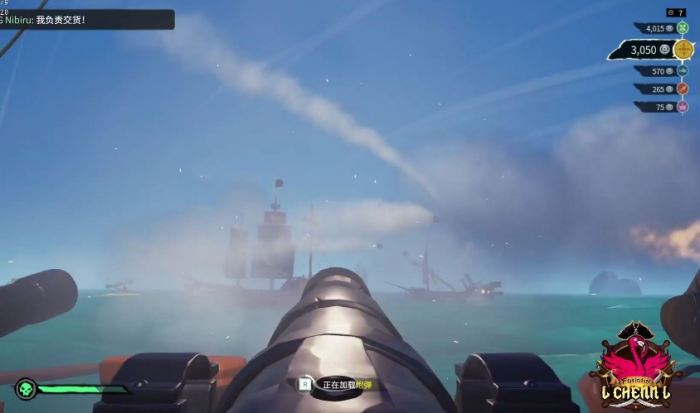Select the gold compass team emblem
This screenshot has width=700, height=413.
click(x=683, y=49)
